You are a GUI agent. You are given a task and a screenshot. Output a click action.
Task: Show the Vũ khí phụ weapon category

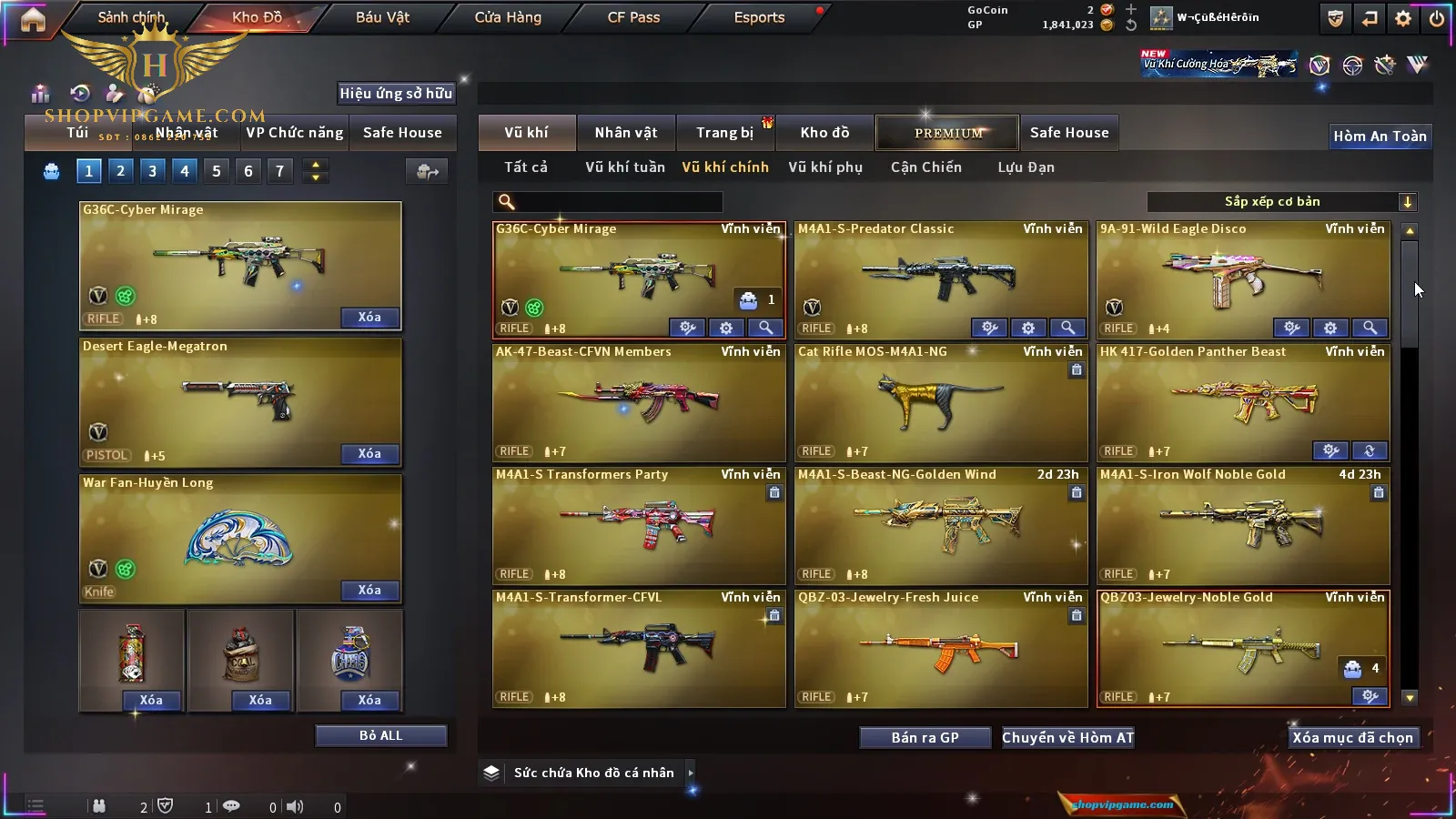click(824, 167)
